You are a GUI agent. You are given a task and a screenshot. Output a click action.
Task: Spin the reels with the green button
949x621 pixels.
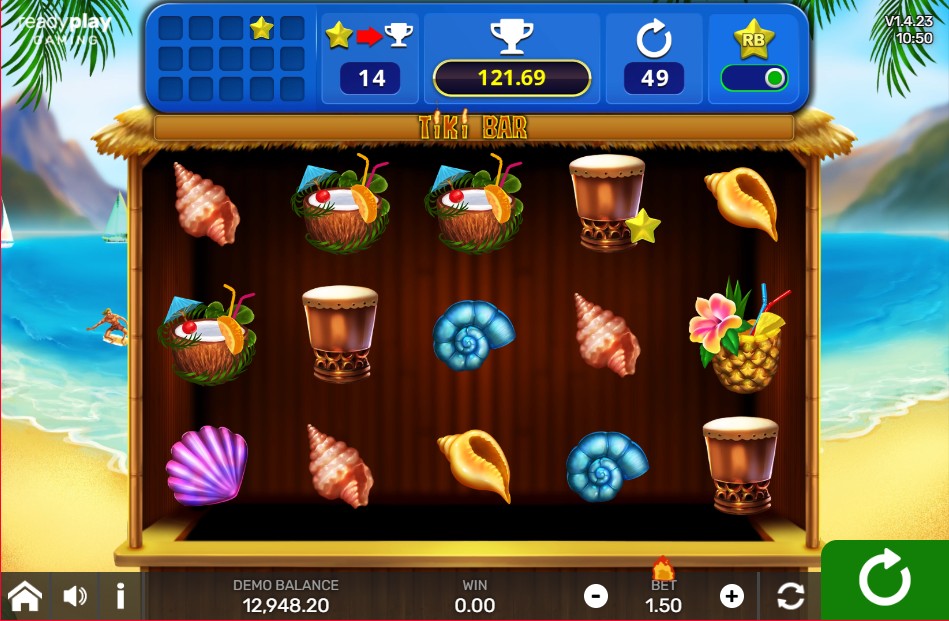(885, 580)
